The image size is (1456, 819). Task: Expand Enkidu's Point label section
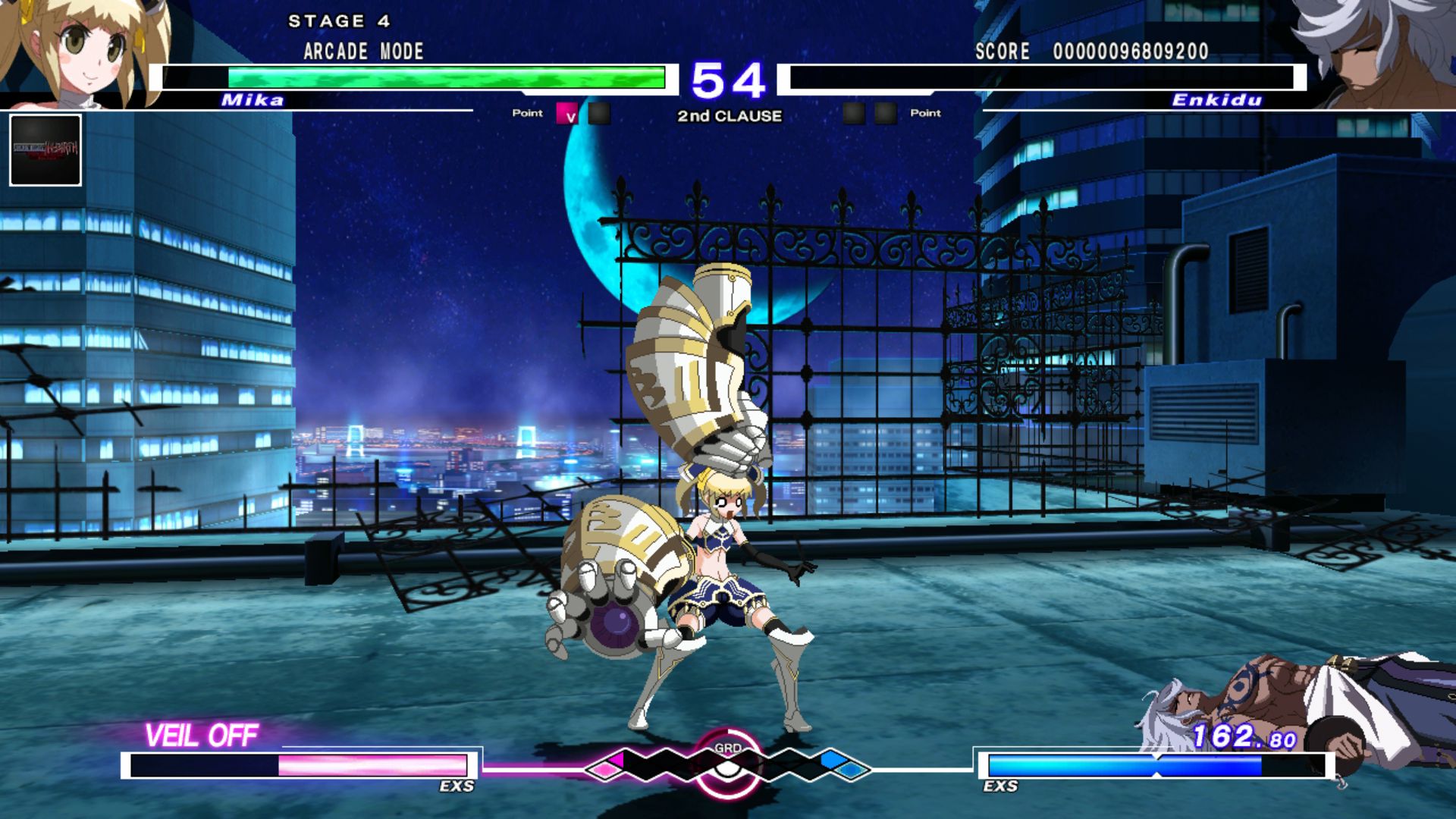tap(926, 113)
